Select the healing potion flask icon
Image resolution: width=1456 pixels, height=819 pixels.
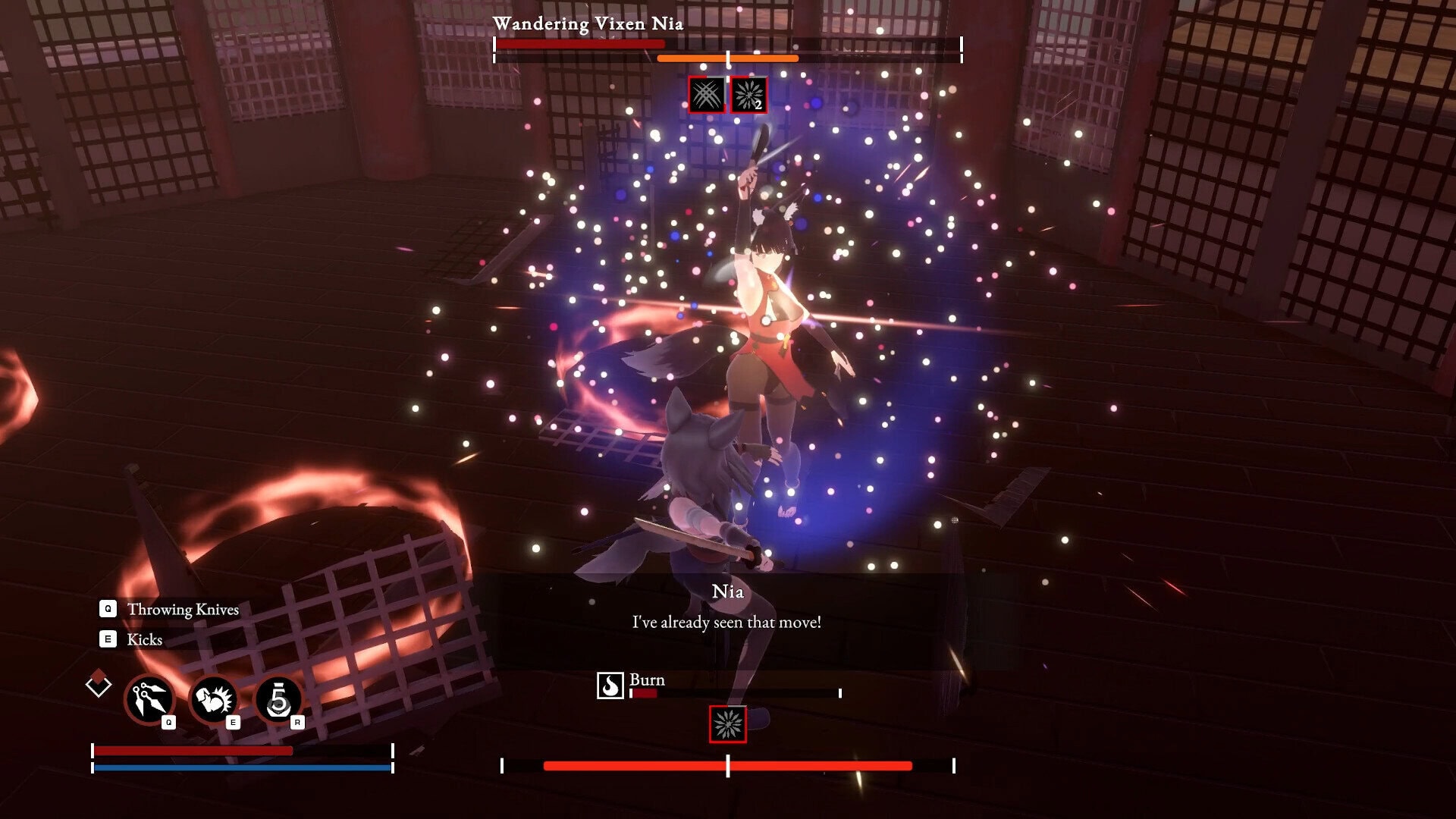tap(278, 699)
